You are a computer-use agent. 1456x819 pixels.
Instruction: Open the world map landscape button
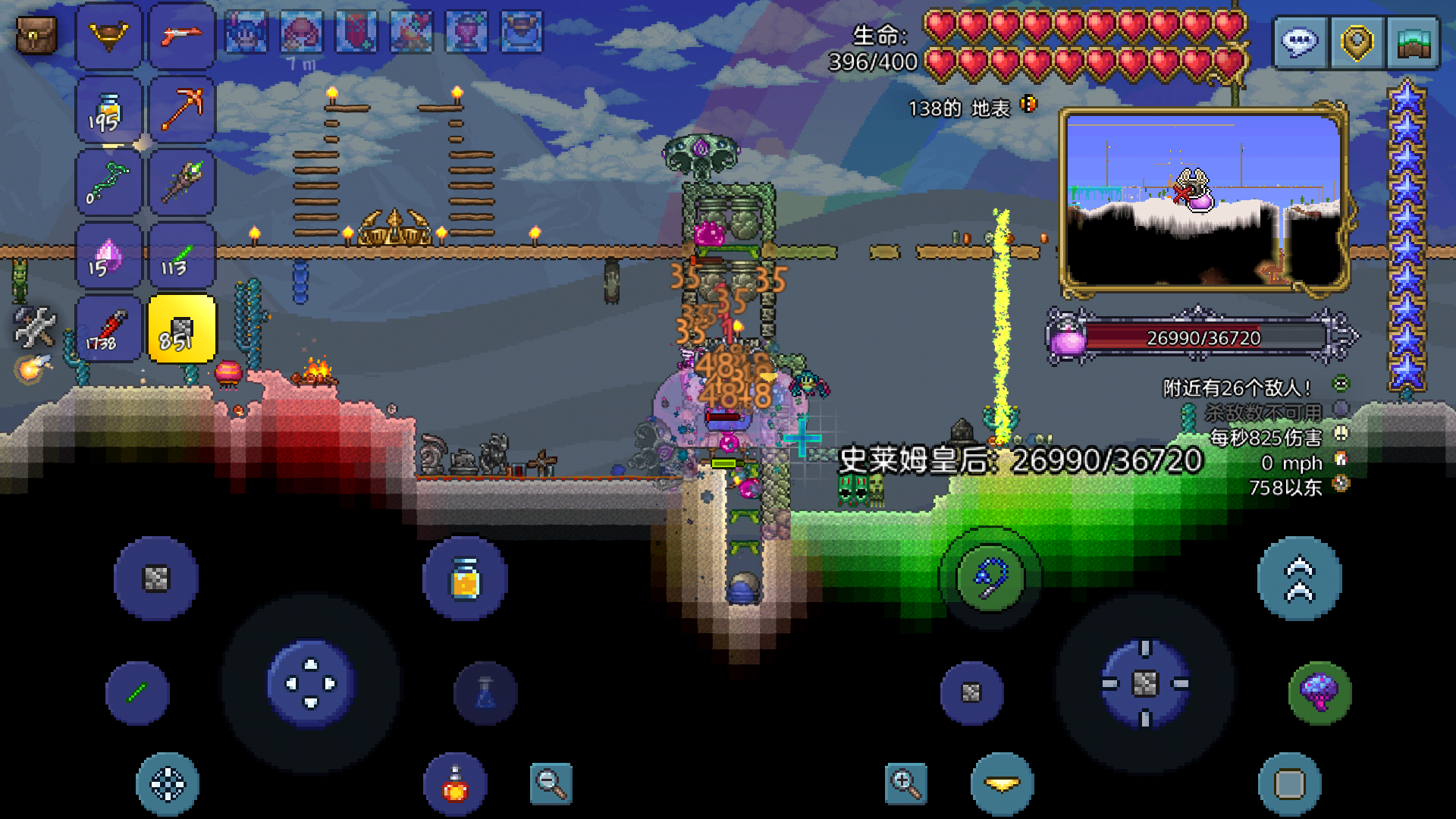point(1413,42)
